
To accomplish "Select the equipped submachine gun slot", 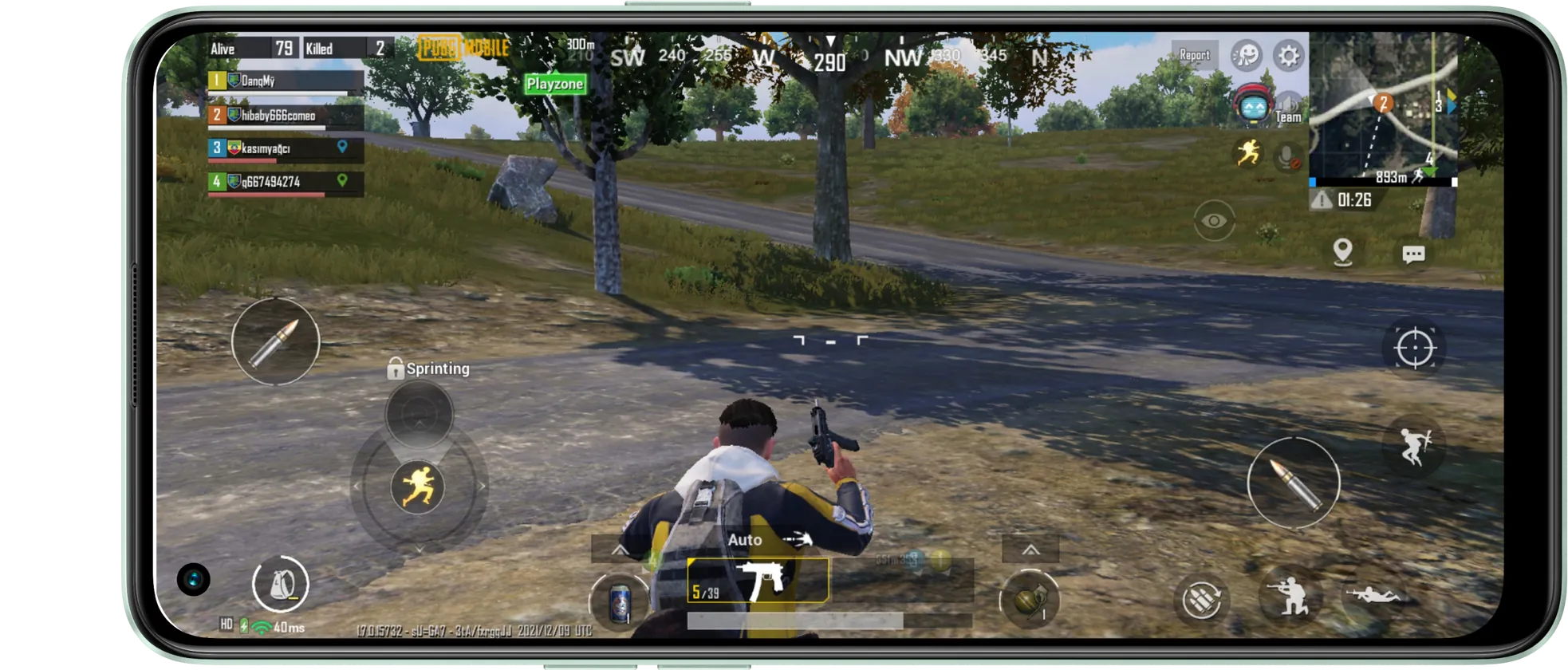I will coord(758,581).
